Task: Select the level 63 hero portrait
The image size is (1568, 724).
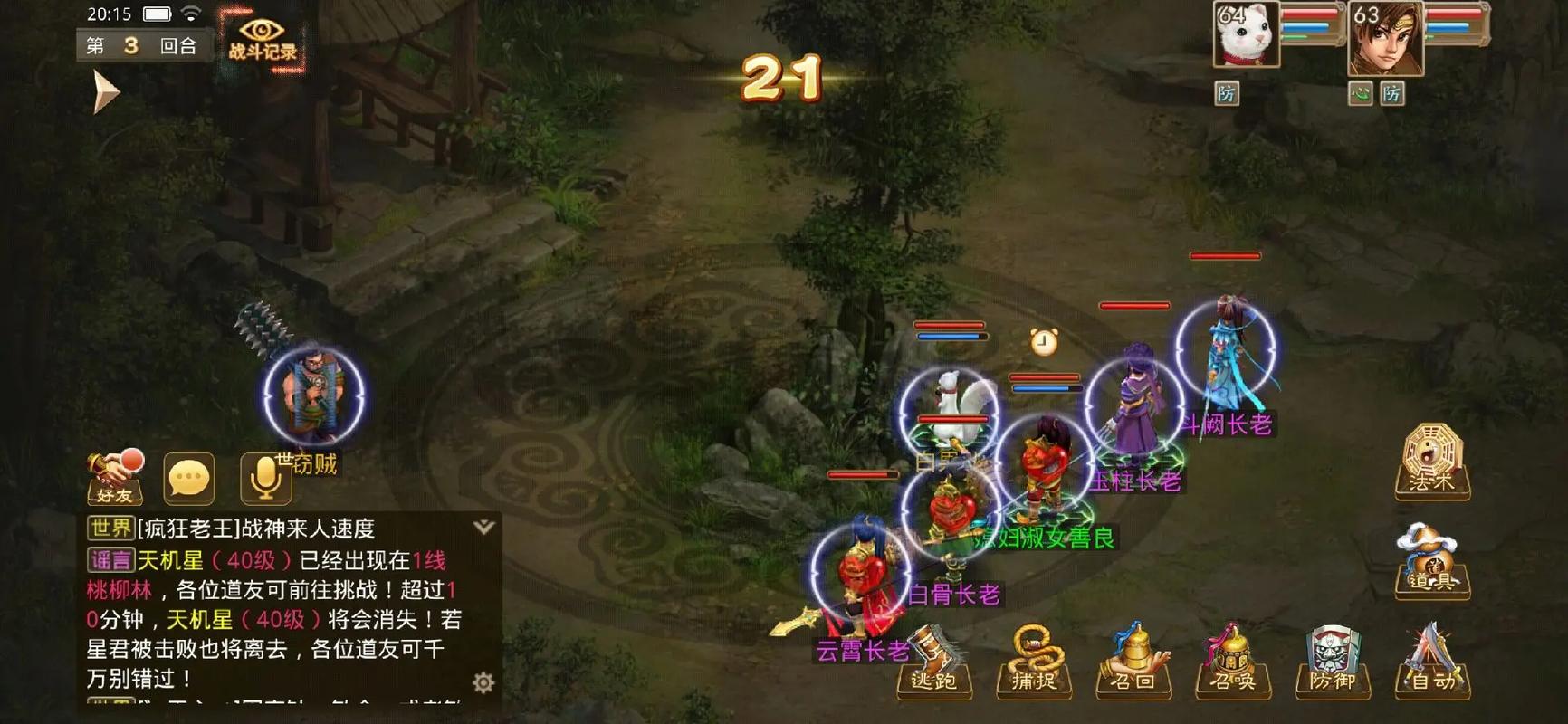Action: (1385, 38)
